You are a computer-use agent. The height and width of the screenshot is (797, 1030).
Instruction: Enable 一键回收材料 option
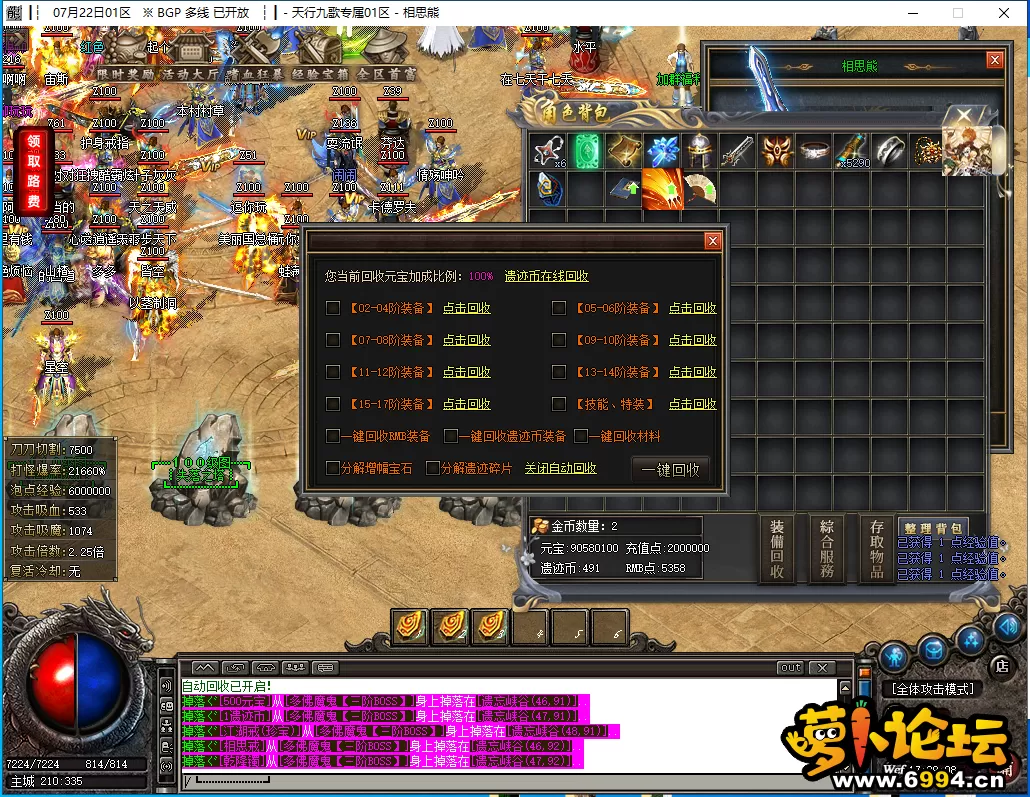coord(581,436)
